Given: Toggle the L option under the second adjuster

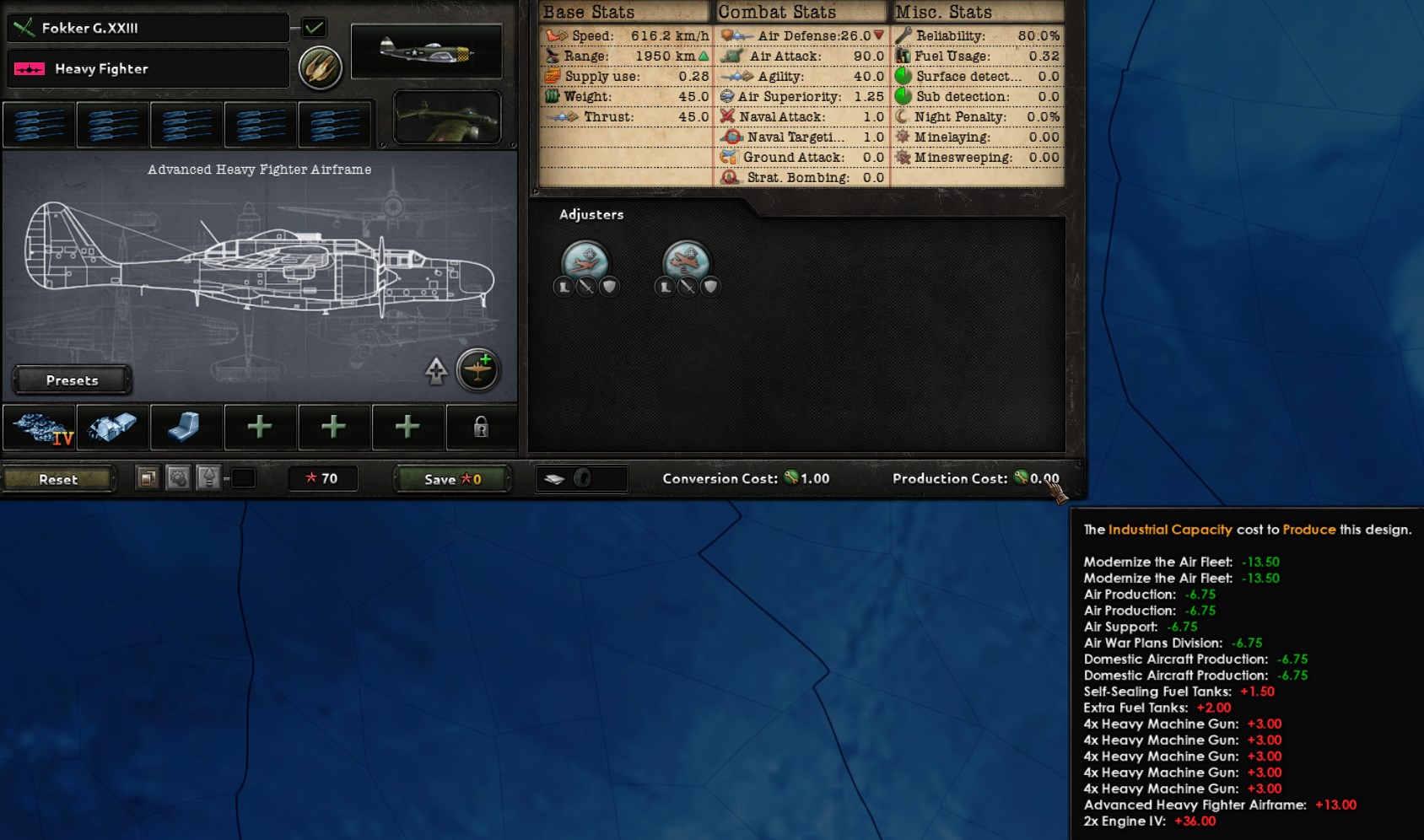Looking at the screenshot, I should click(665, 288).
